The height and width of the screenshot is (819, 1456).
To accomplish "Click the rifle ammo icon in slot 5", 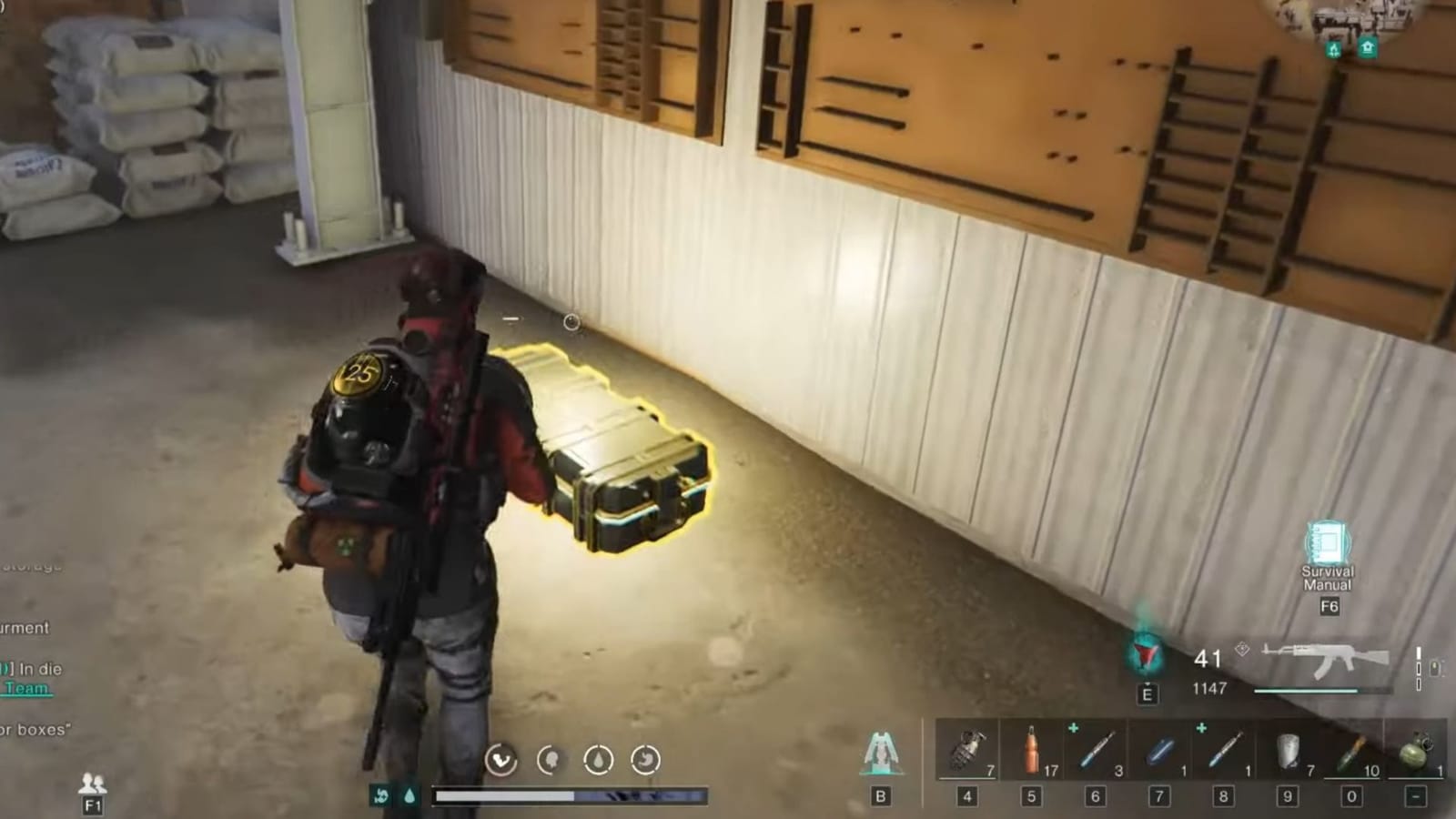I will [x=1031, y=746].
